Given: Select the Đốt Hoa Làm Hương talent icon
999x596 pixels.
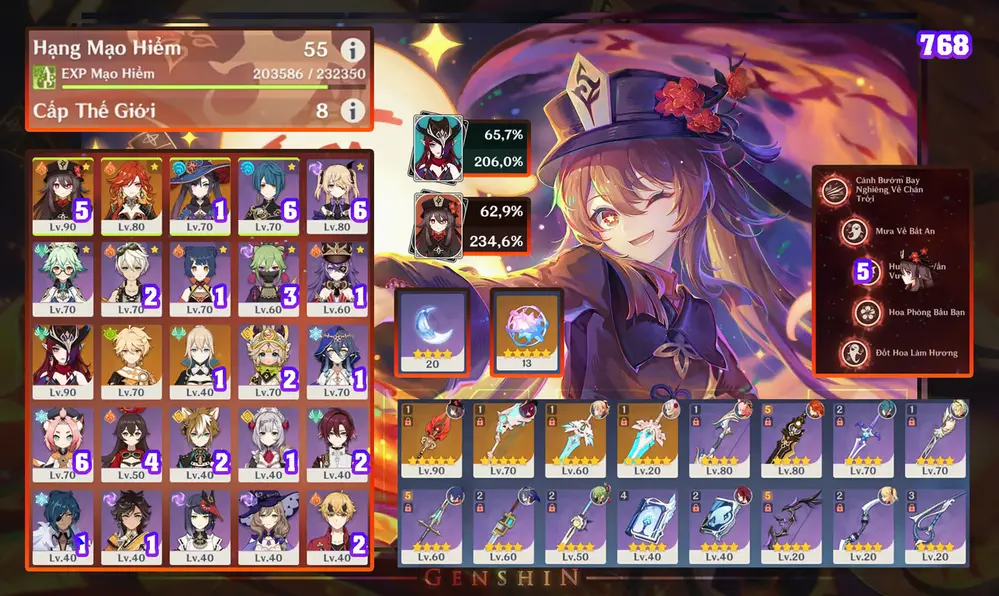Looking at the screenshot, I should (855, 353).
